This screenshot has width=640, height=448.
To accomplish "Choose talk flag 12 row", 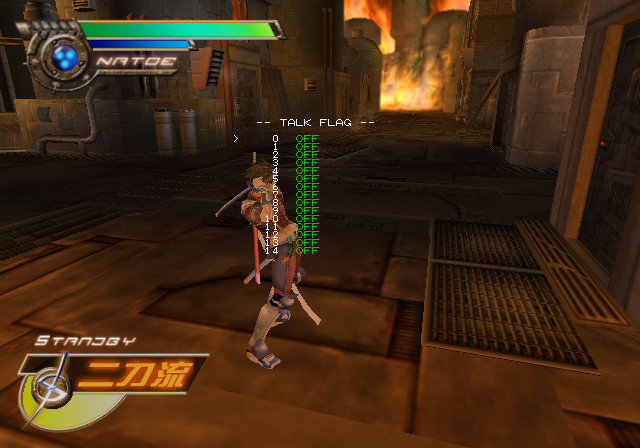I will (306, 234).
